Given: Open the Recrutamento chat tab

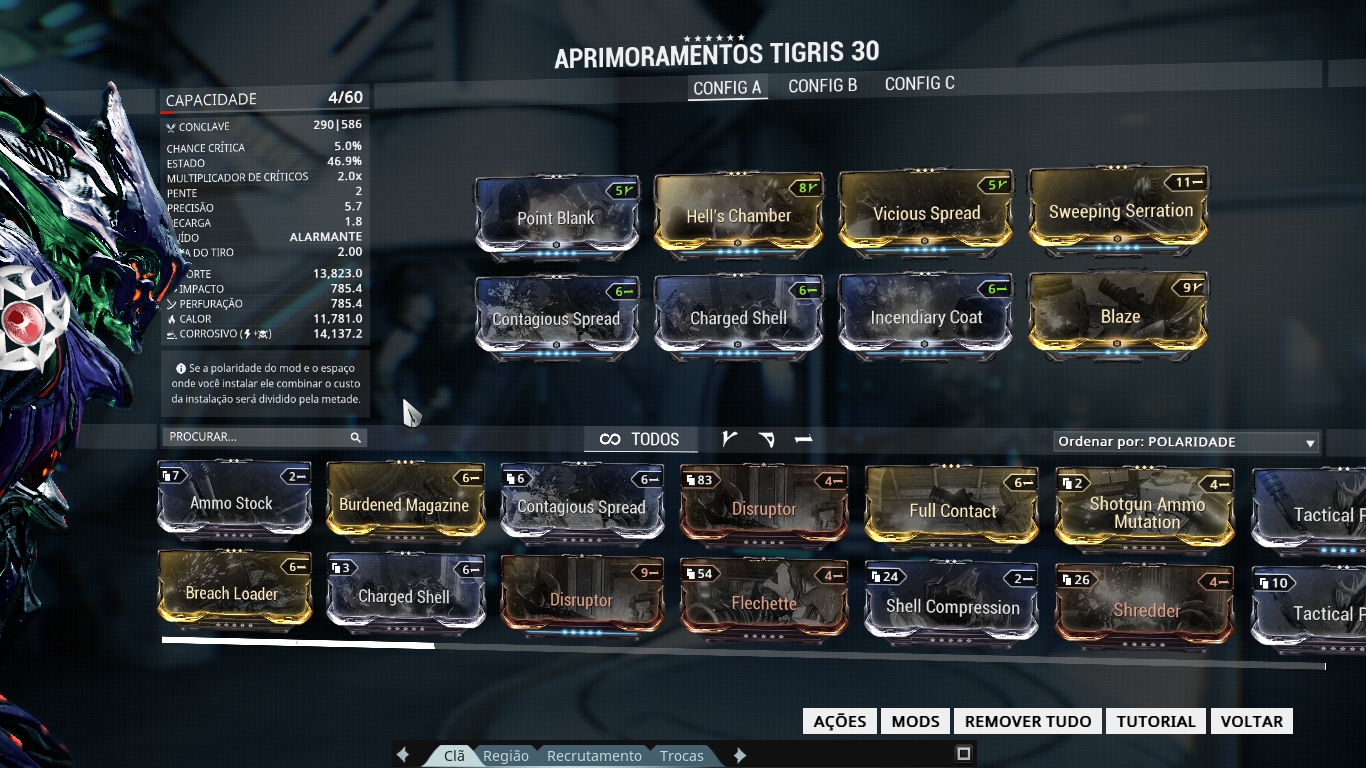Looking at the screenshot, I should pos(594,756).
